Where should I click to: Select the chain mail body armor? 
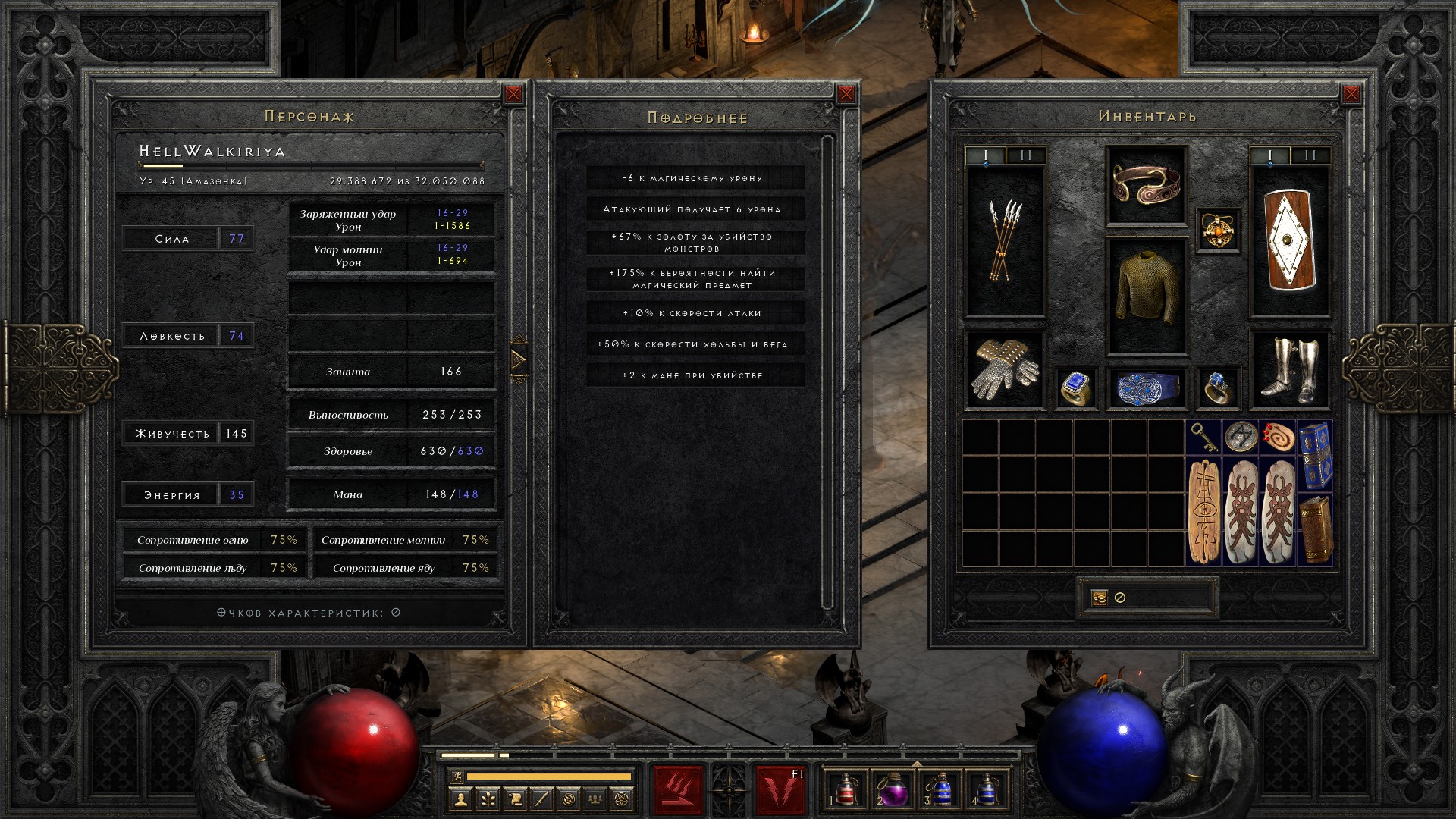pyautogui.click(x=1147, y=296)
